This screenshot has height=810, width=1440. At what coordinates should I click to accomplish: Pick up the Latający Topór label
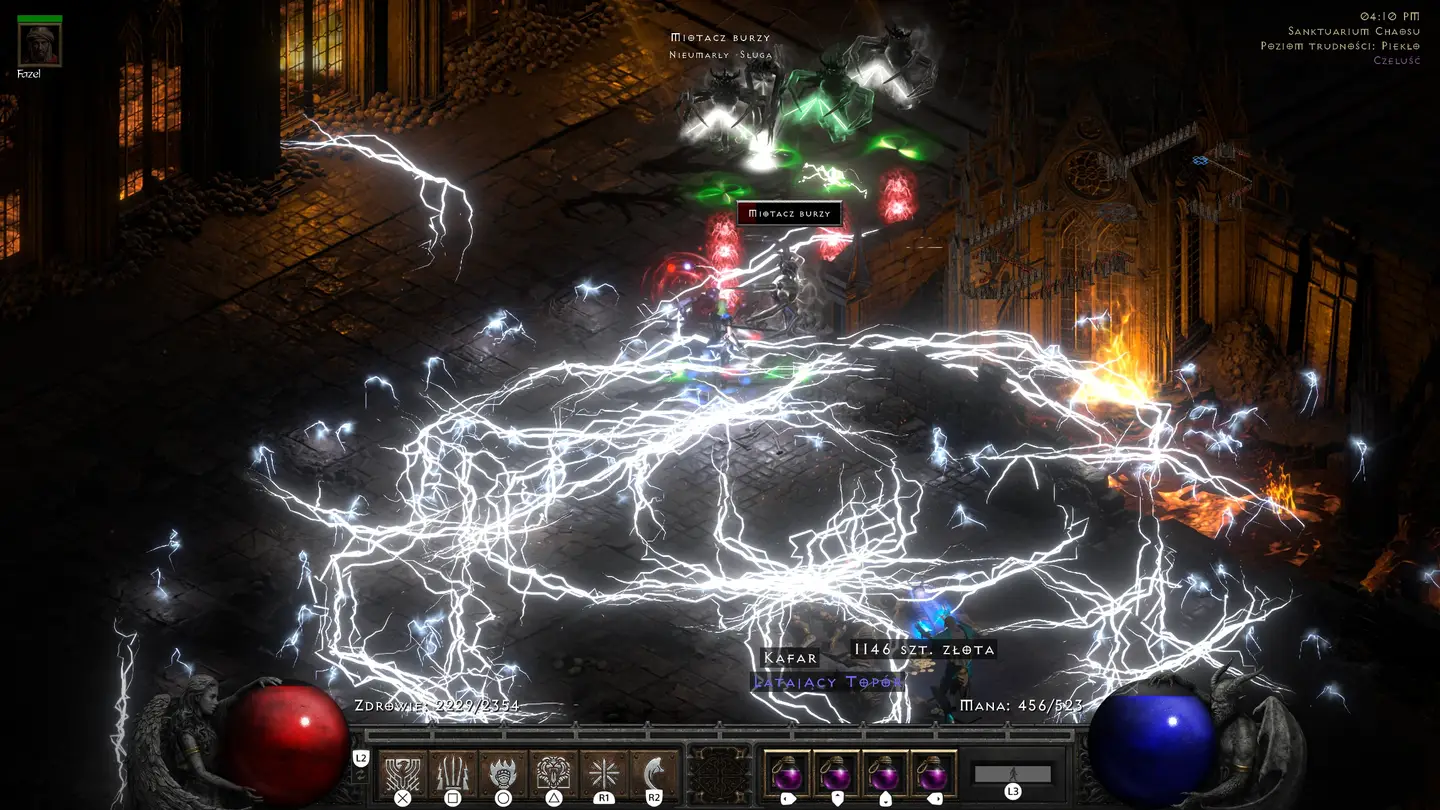pyautogui.click(x=828, y=682)
